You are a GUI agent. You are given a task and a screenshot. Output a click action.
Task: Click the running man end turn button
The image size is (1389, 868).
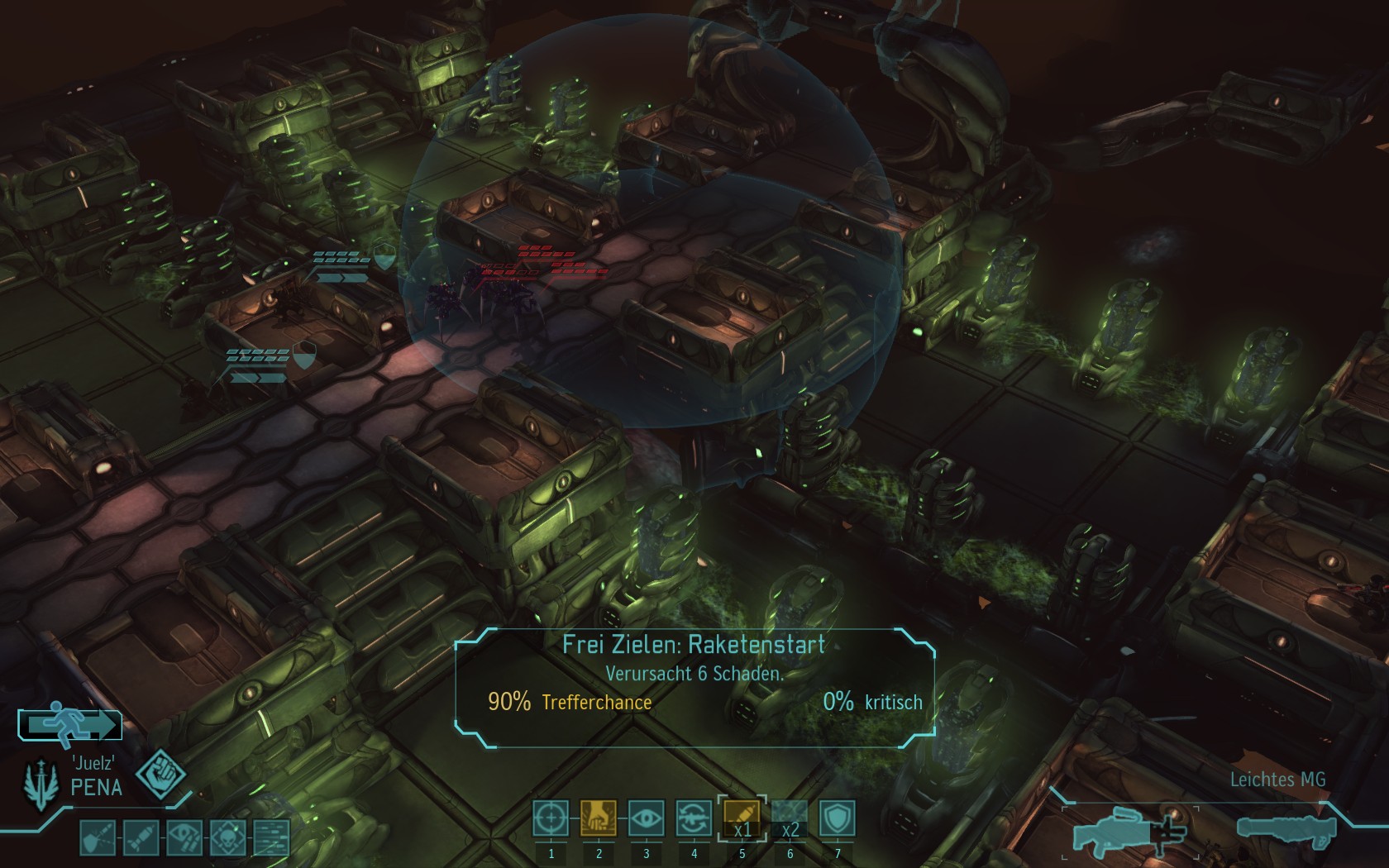pyautogui.click(x=71, y=725)
